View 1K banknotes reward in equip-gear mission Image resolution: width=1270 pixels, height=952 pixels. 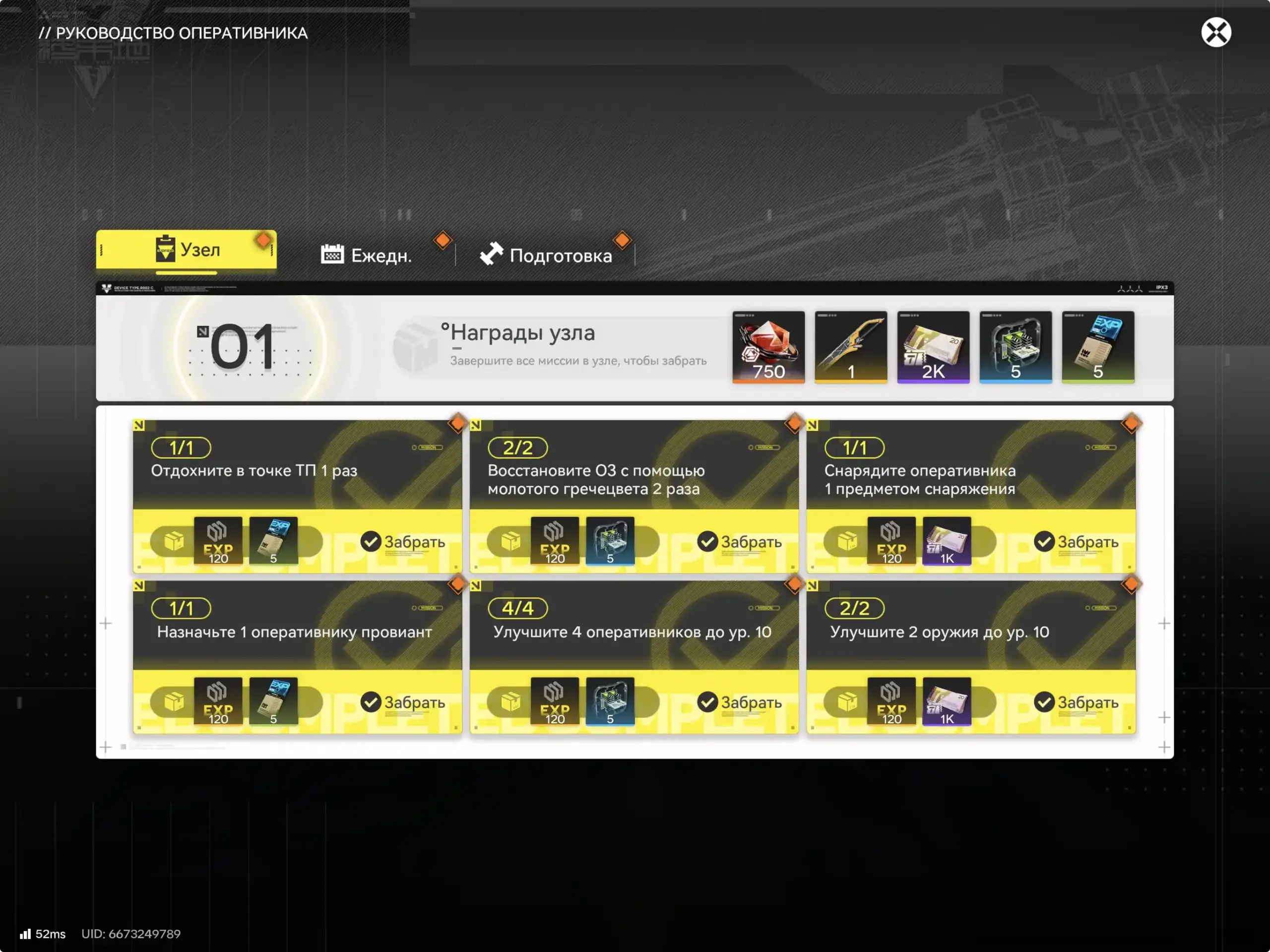click(x=946, y=541)
